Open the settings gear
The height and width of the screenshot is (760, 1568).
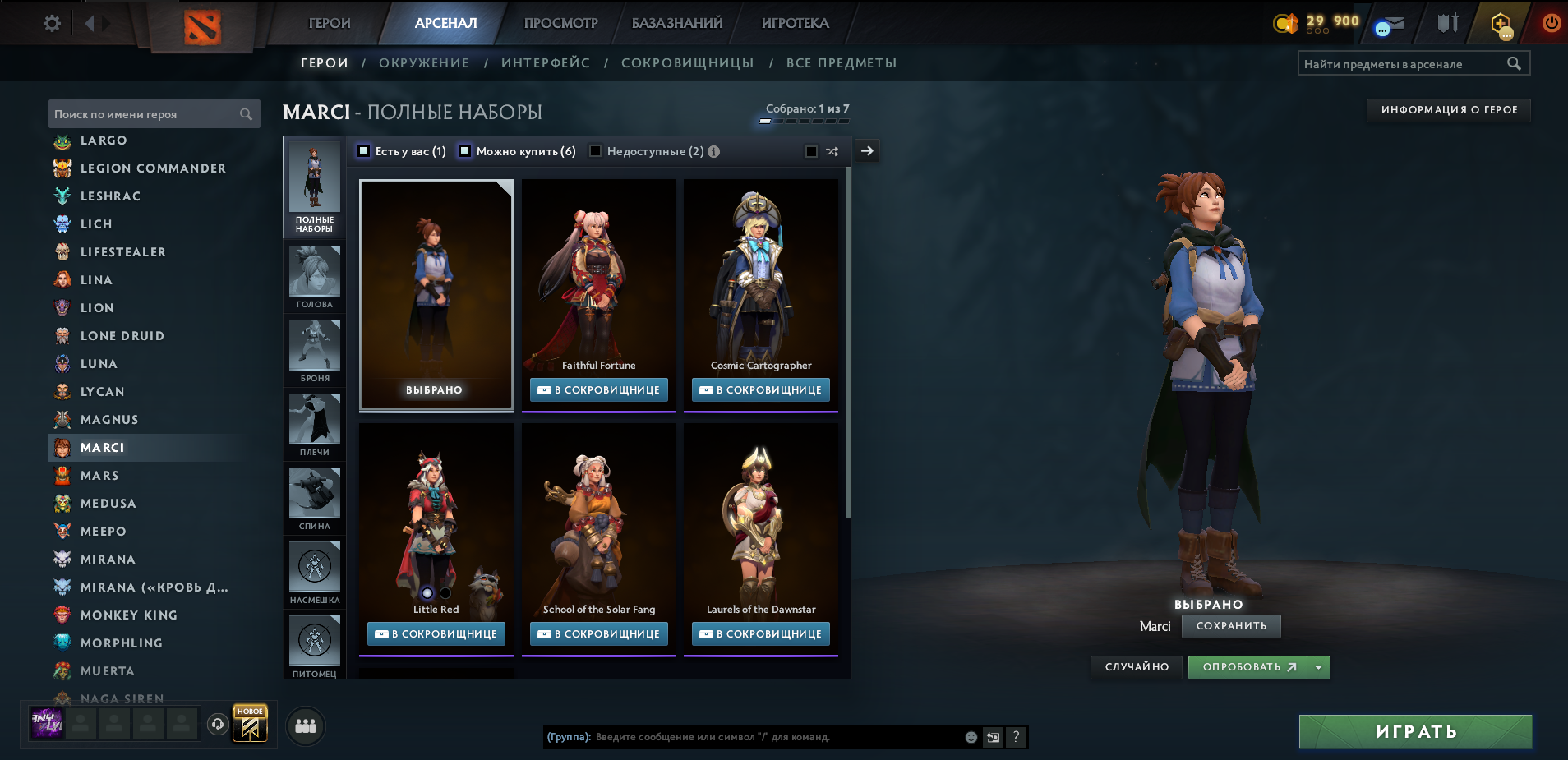coord(51,23)
